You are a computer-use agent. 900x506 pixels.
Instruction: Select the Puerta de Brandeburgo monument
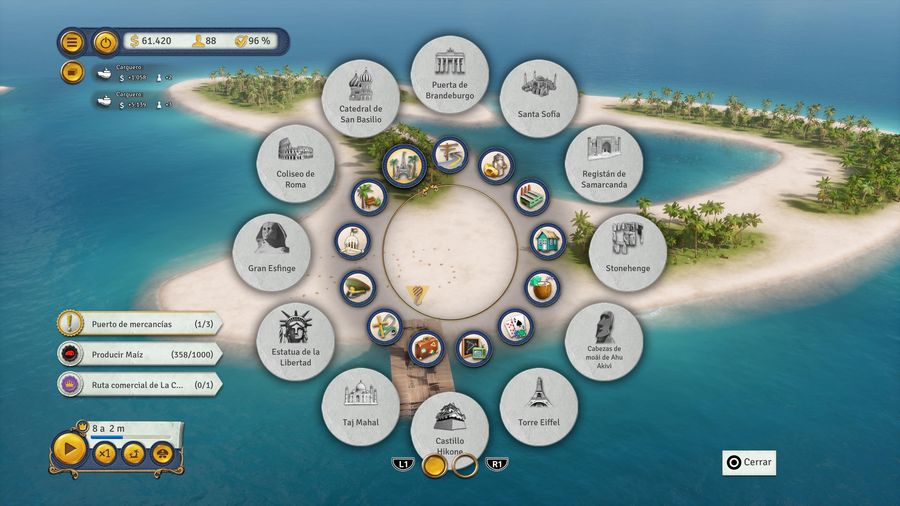pyautogui.click(x=449, y=75)
